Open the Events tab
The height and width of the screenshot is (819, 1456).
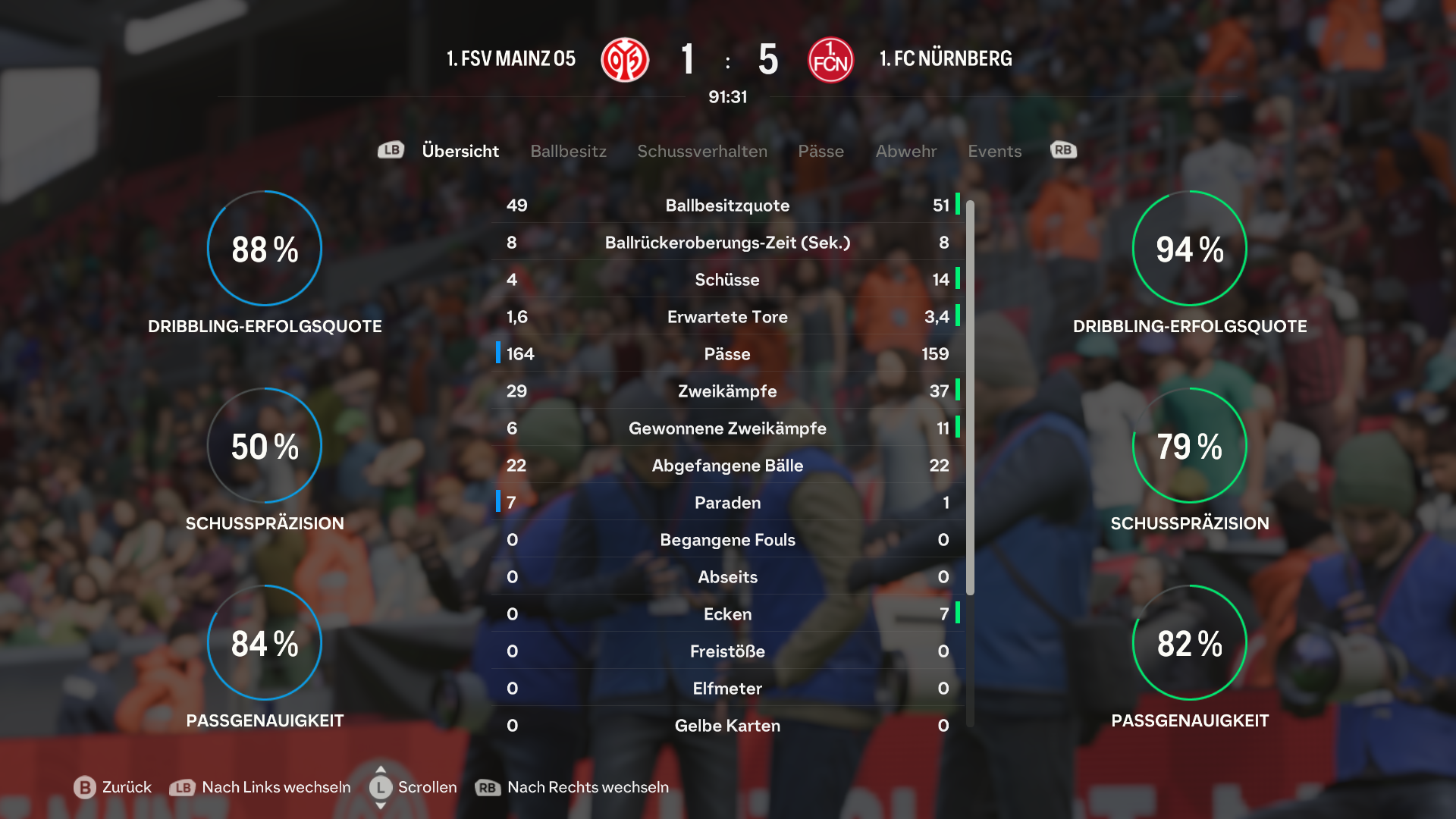coord(994,151)
